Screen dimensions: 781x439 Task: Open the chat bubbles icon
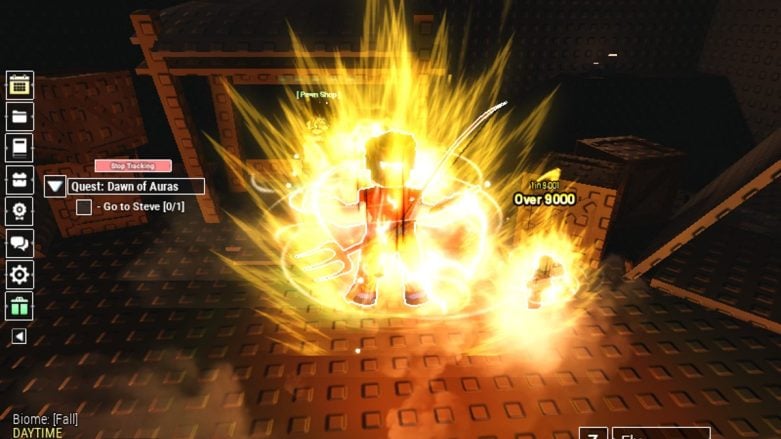pyautogui.click(x=20, y=243)
